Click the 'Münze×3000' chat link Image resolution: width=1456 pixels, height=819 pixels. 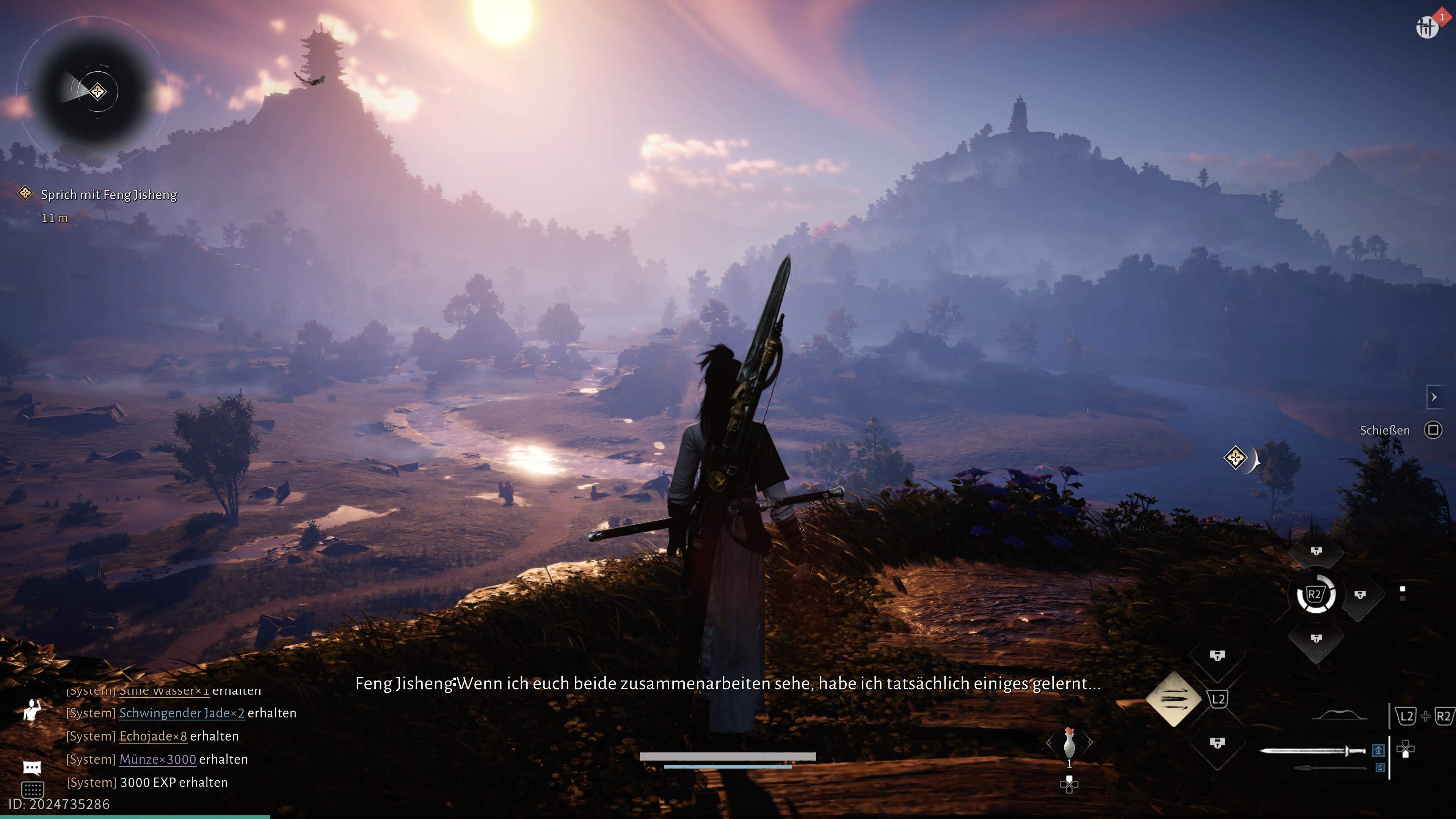coord(158,759)
